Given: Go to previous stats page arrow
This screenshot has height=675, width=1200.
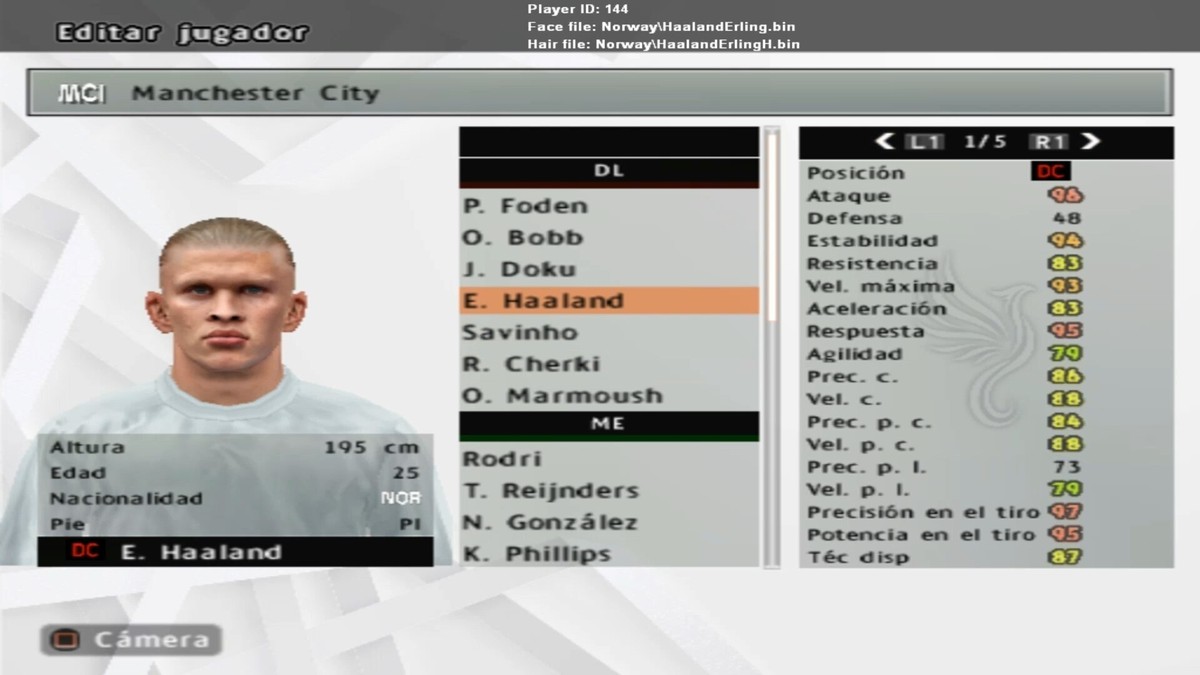Looking at the screenshot, I should point(884,142).
